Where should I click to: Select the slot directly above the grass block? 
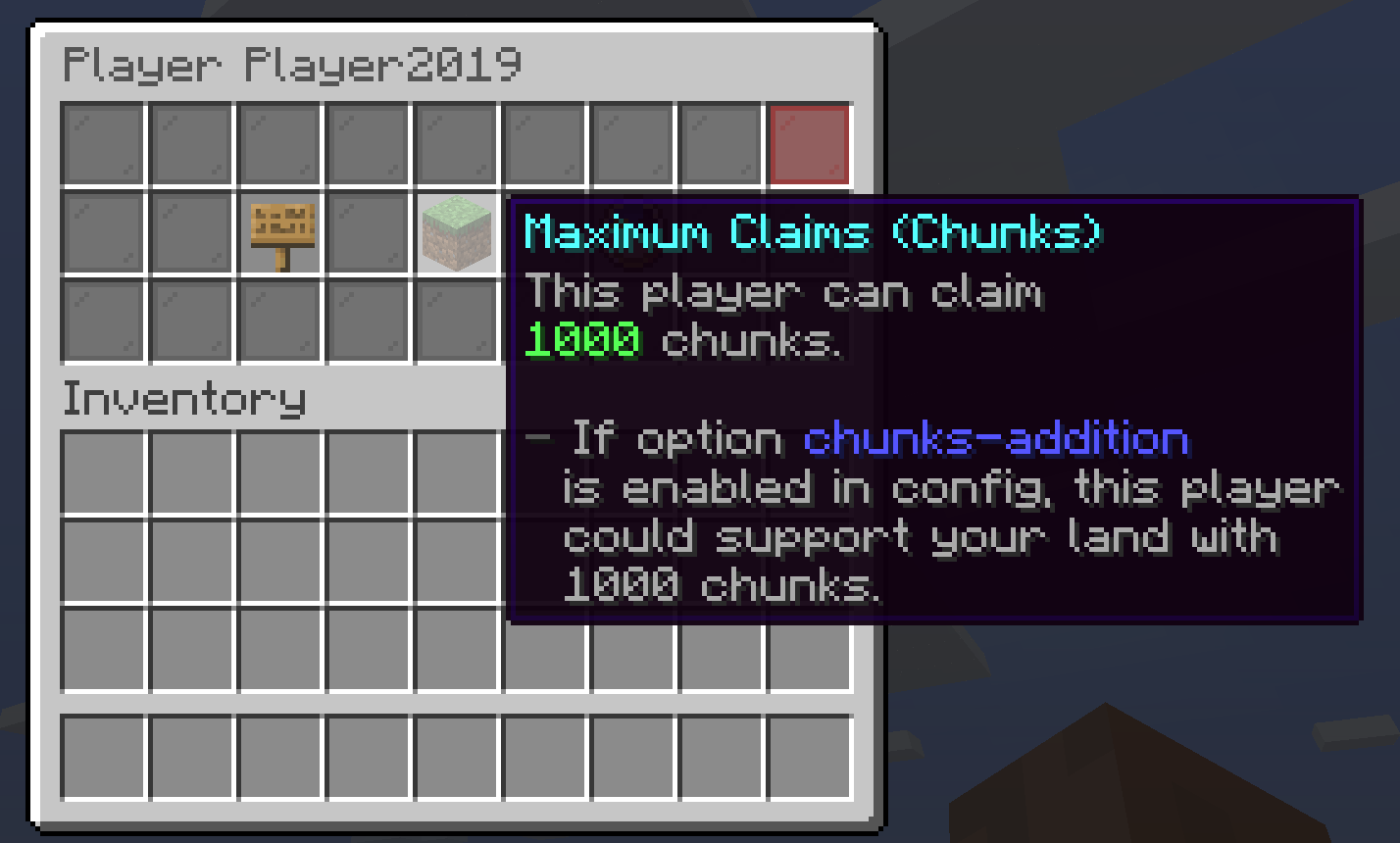[456, 144]
